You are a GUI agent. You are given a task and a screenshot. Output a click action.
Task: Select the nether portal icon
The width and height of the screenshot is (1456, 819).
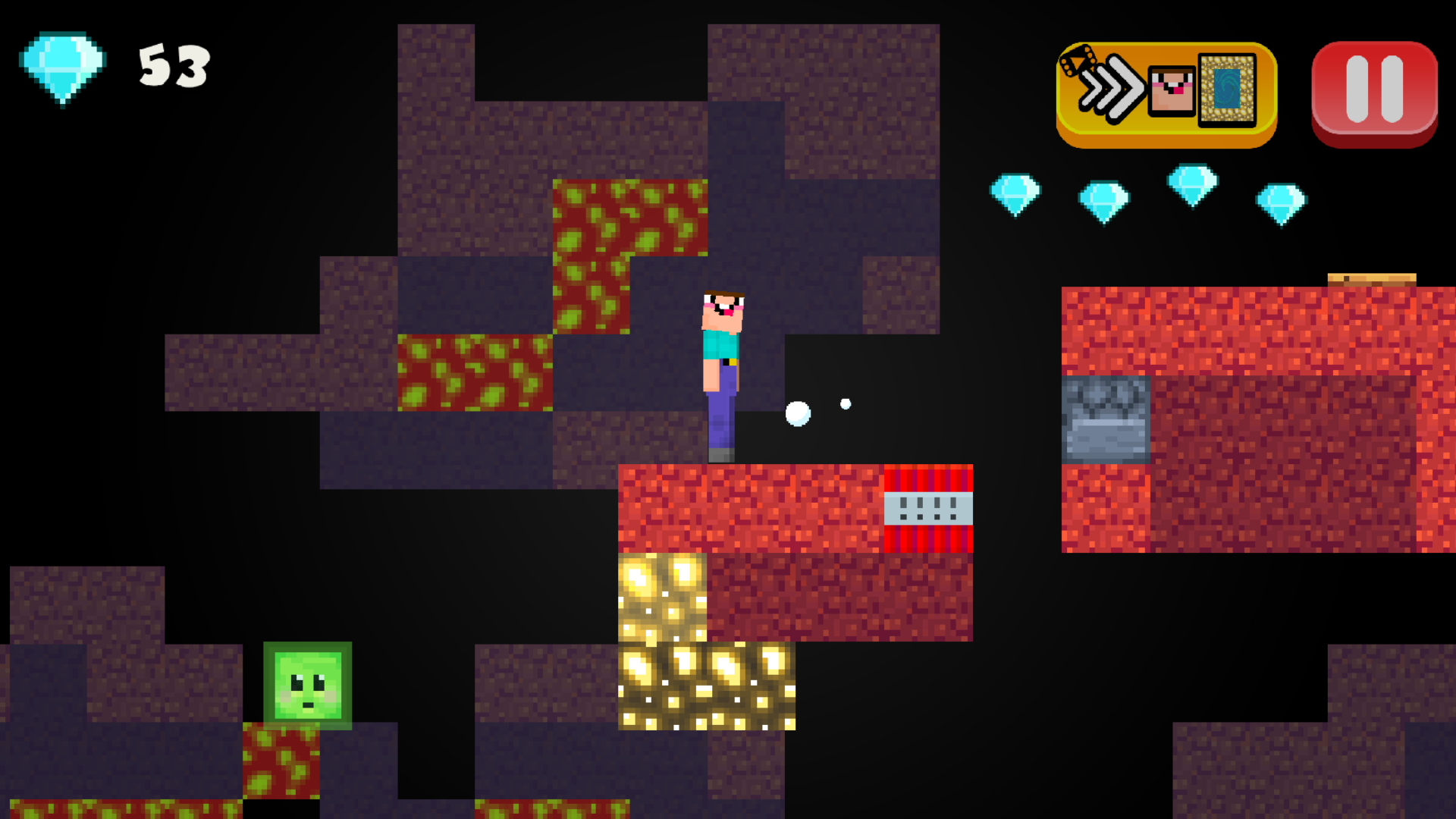[x=1227, y=91]
